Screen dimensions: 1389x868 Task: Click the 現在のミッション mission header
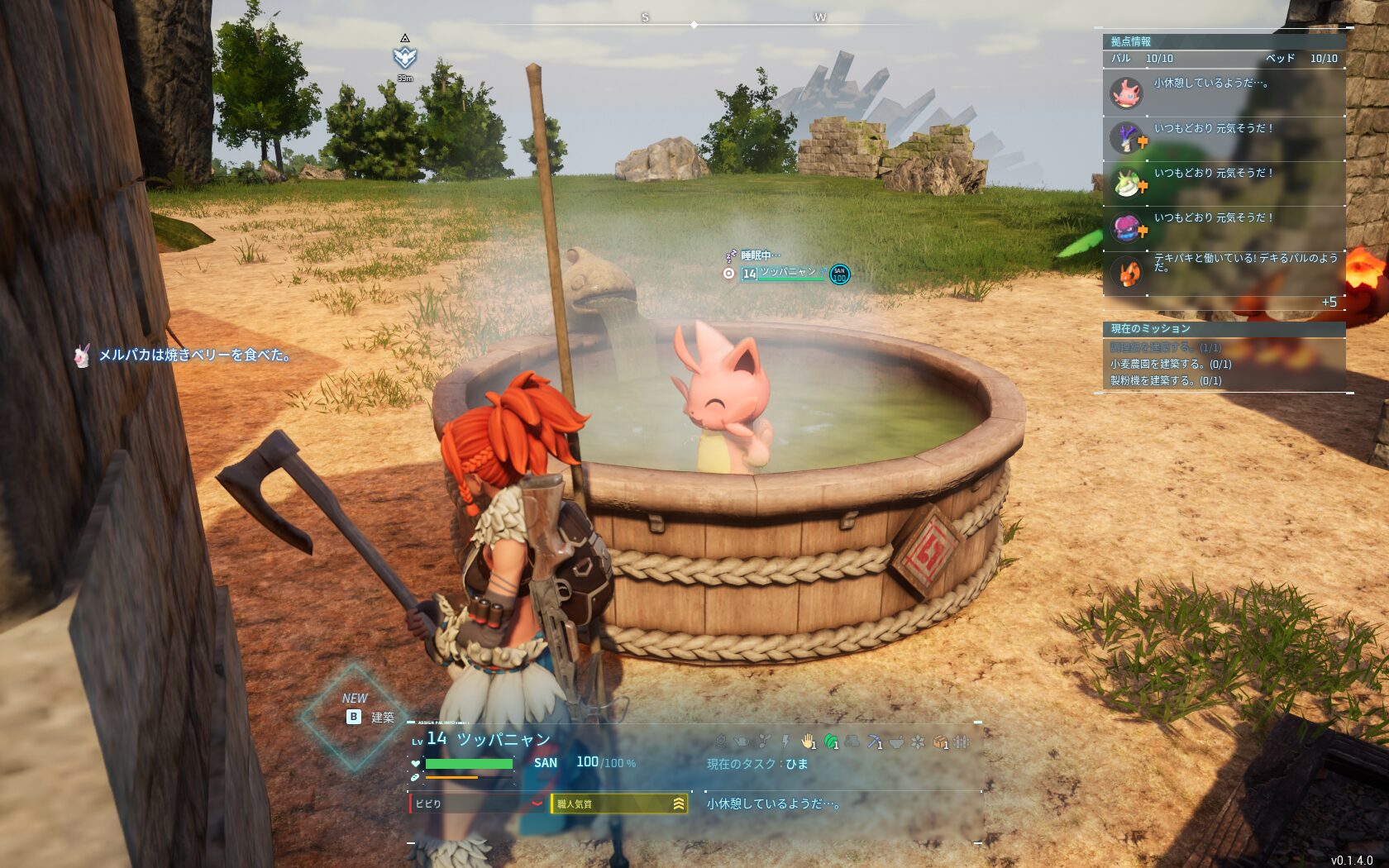point(1150,329)
